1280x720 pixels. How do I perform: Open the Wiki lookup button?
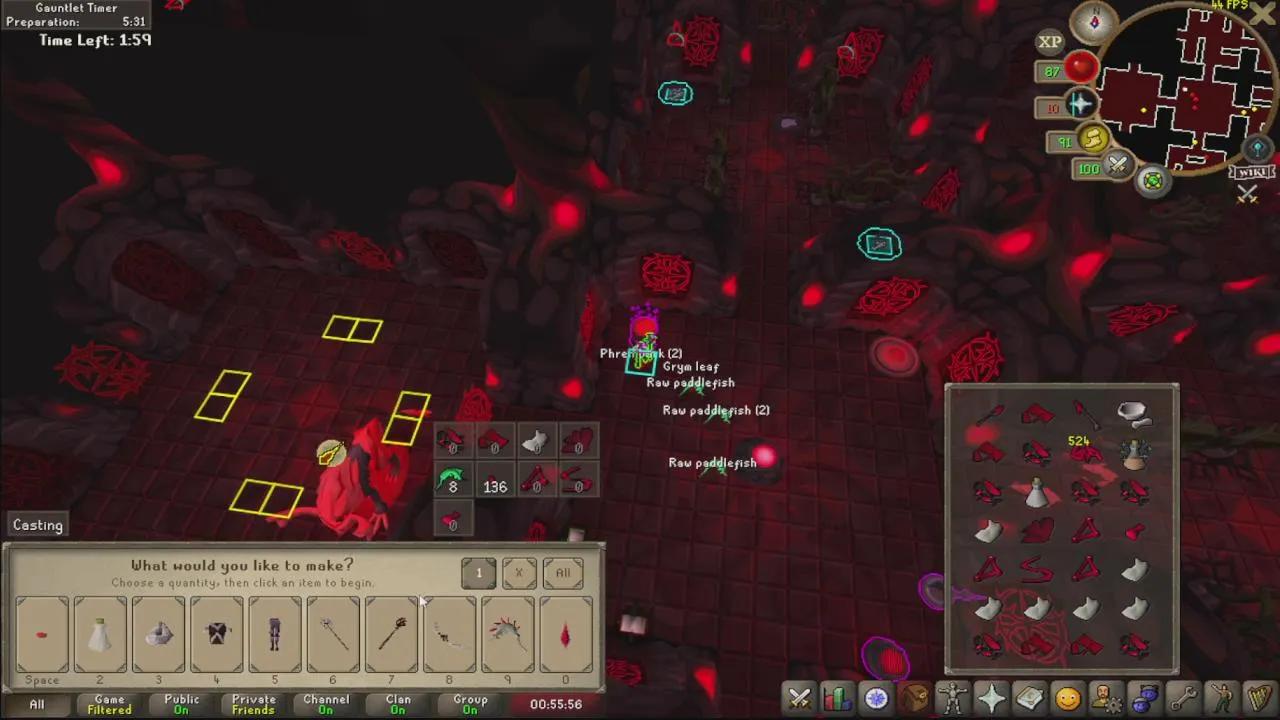[x=1251, y=173]
